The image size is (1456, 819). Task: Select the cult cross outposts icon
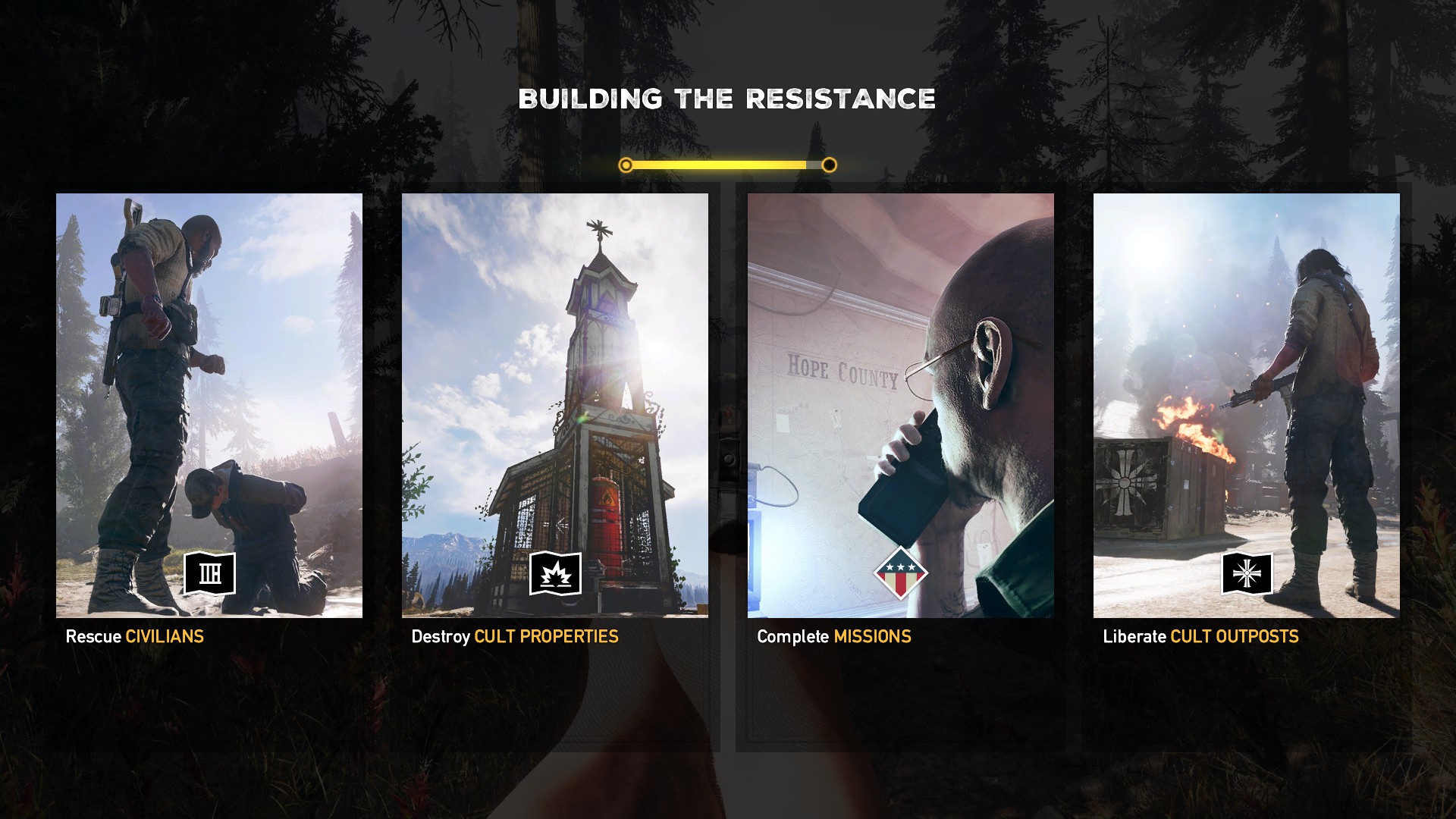point(1247,573)
